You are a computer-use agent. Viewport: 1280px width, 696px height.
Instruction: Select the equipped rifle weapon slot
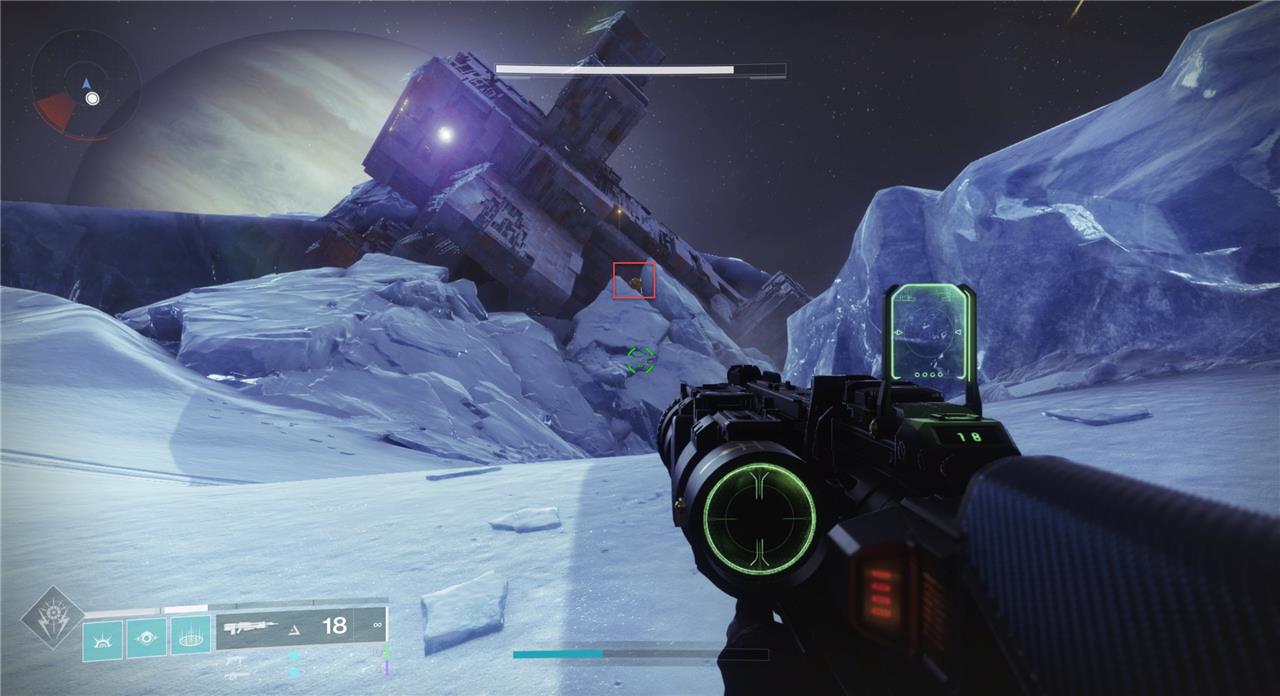(x=301, y=627)
